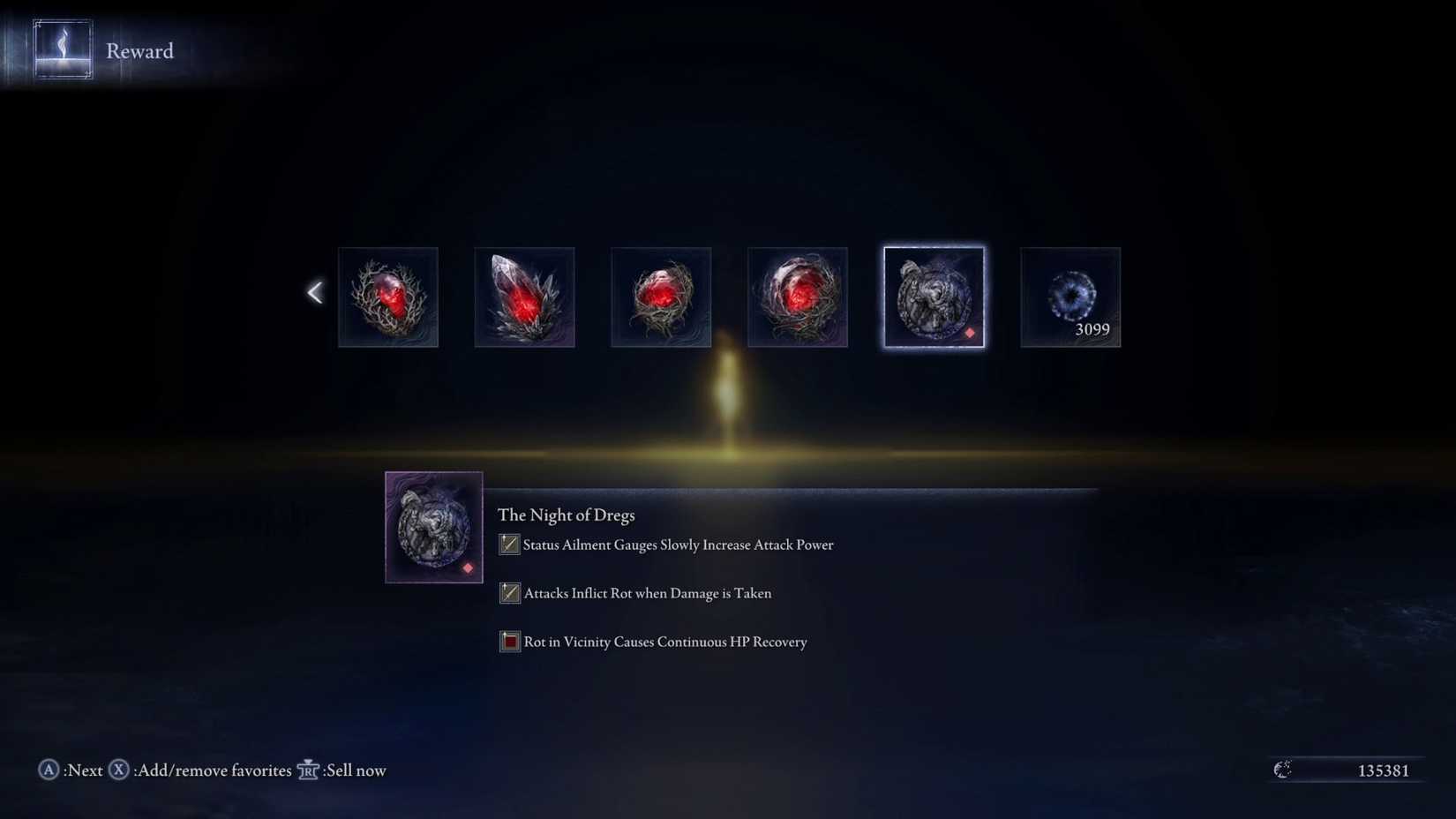Click the scale icon beside Sell now
This screenshot has width=1456, height=819.
(x=308, y=770)
